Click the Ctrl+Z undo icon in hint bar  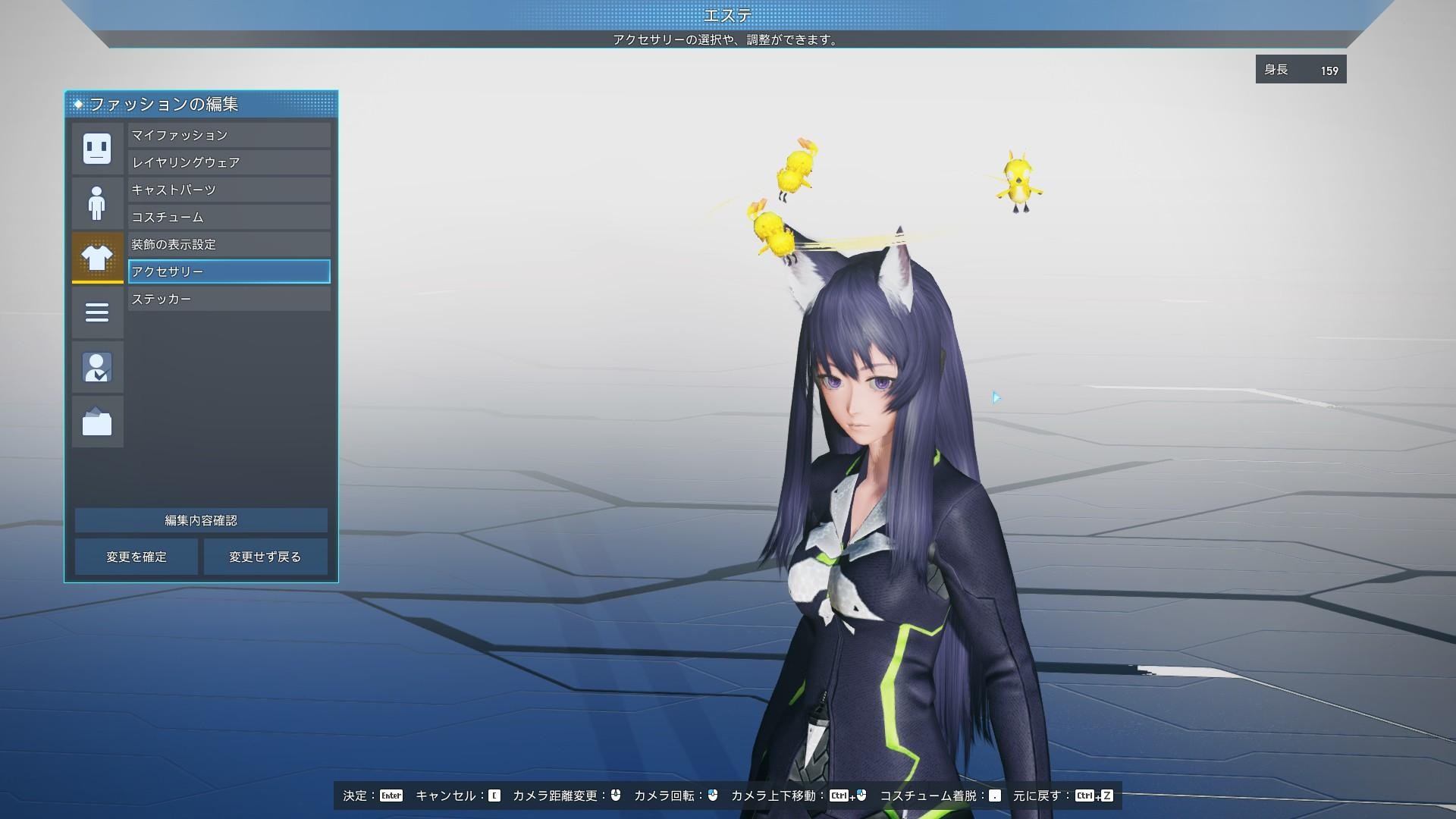1094,796
